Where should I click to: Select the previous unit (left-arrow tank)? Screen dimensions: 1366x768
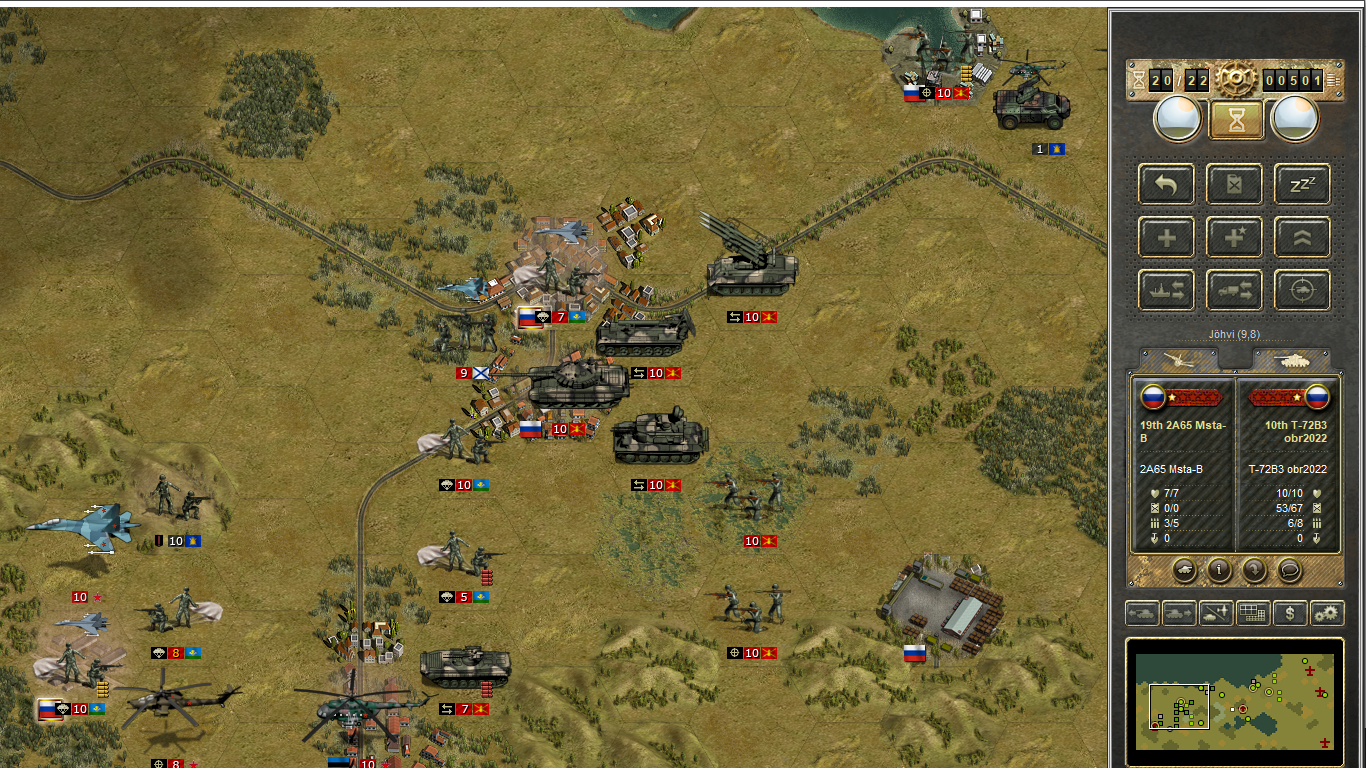click(1142, 613)
